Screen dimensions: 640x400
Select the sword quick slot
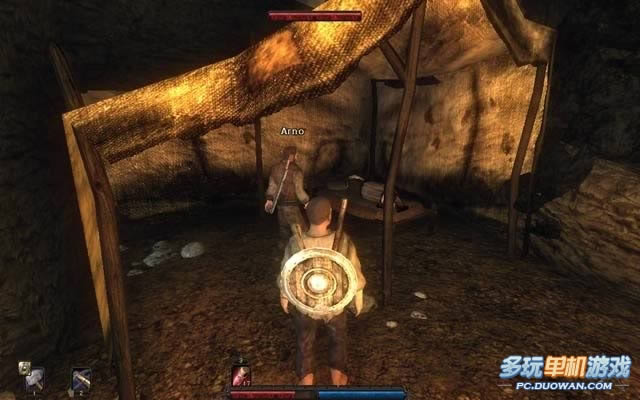point(82,379)
